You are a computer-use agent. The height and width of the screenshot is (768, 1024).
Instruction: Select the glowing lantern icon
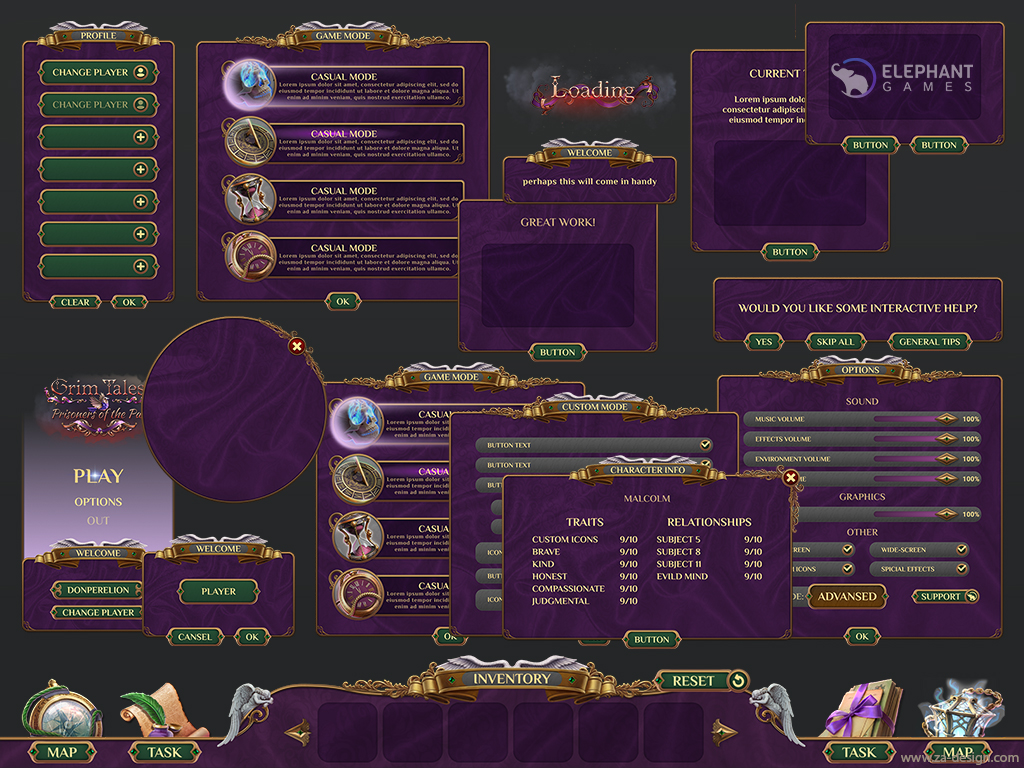tap(953, 711)
